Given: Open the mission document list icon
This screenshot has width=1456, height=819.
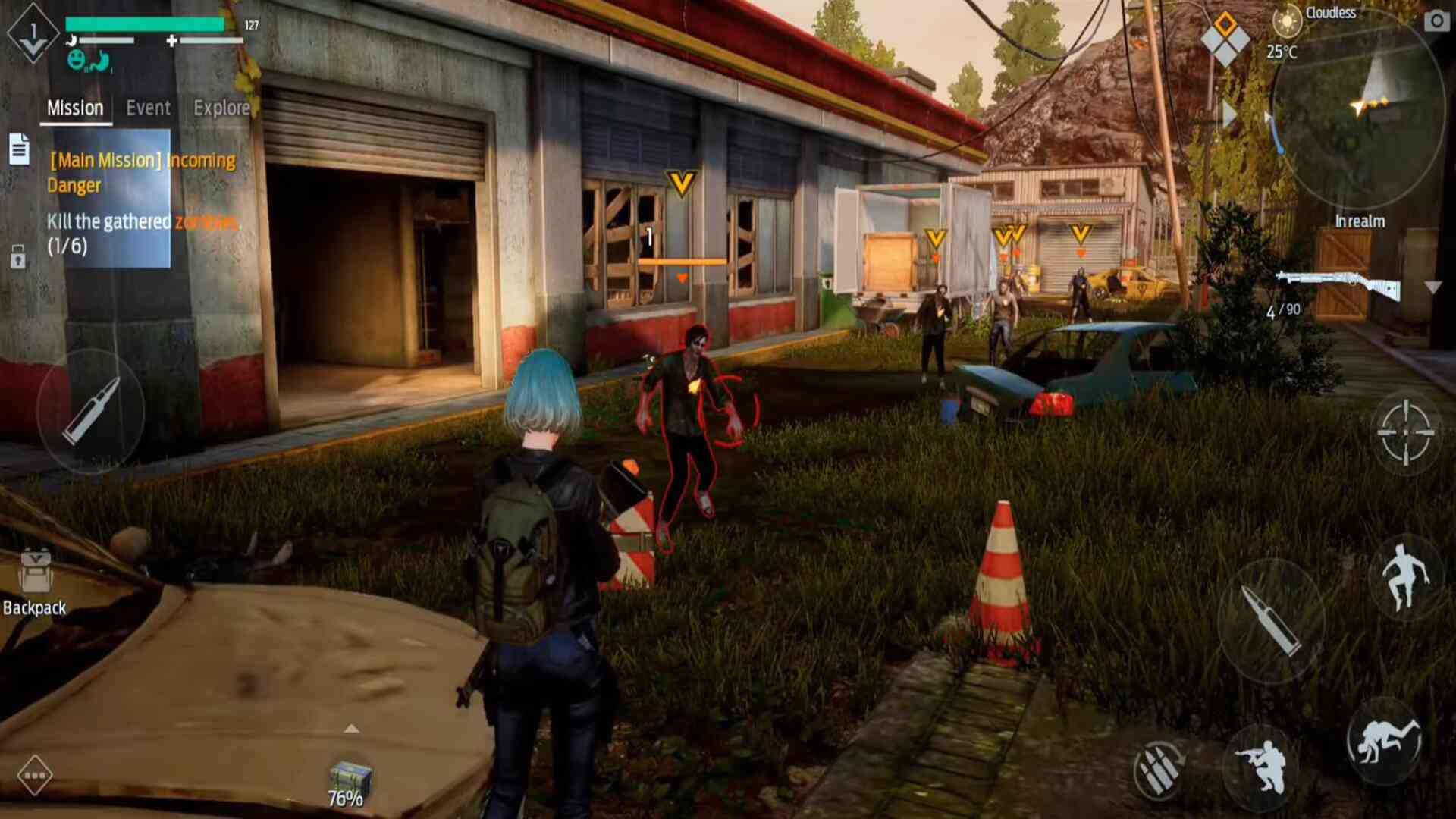Looking at the screenshot, I should (19, 149).
